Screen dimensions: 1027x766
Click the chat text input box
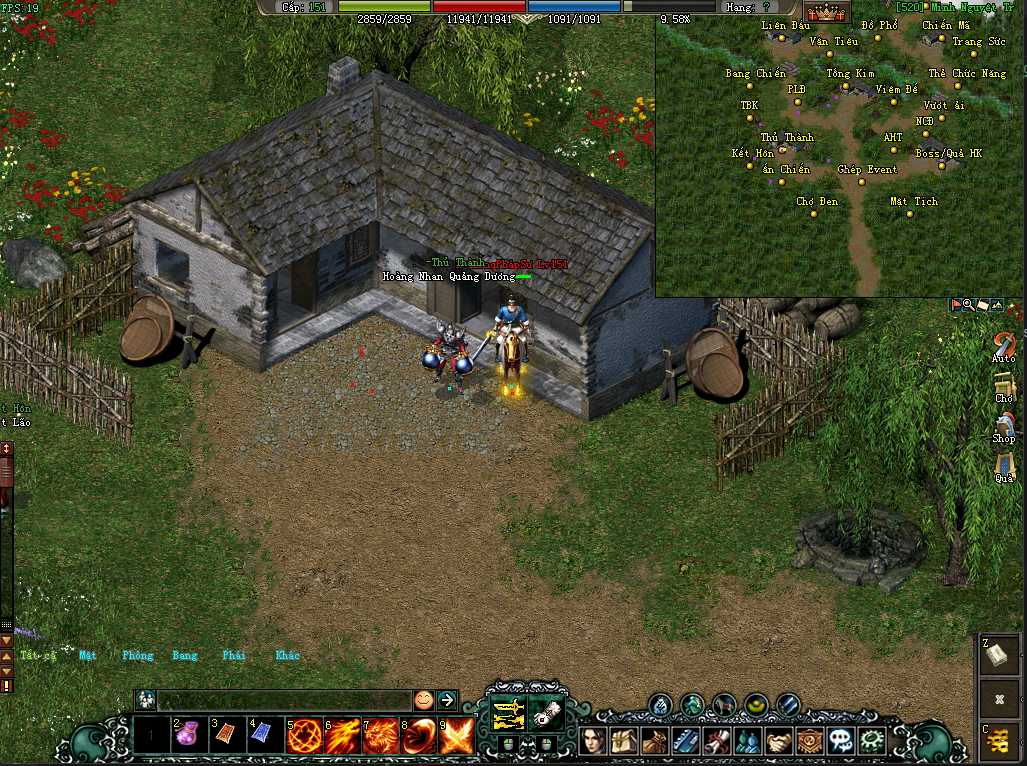click(285, 700)
